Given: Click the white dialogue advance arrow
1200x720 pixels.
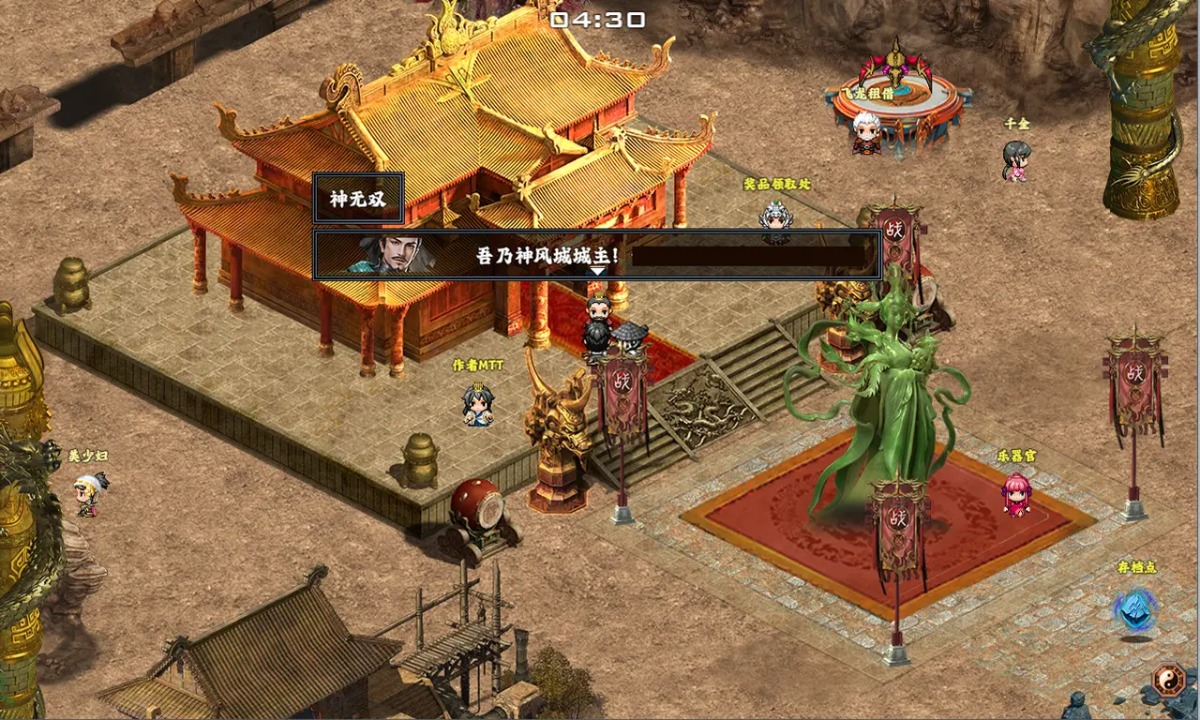Looking at the screenshot, I should click(597, 271).
